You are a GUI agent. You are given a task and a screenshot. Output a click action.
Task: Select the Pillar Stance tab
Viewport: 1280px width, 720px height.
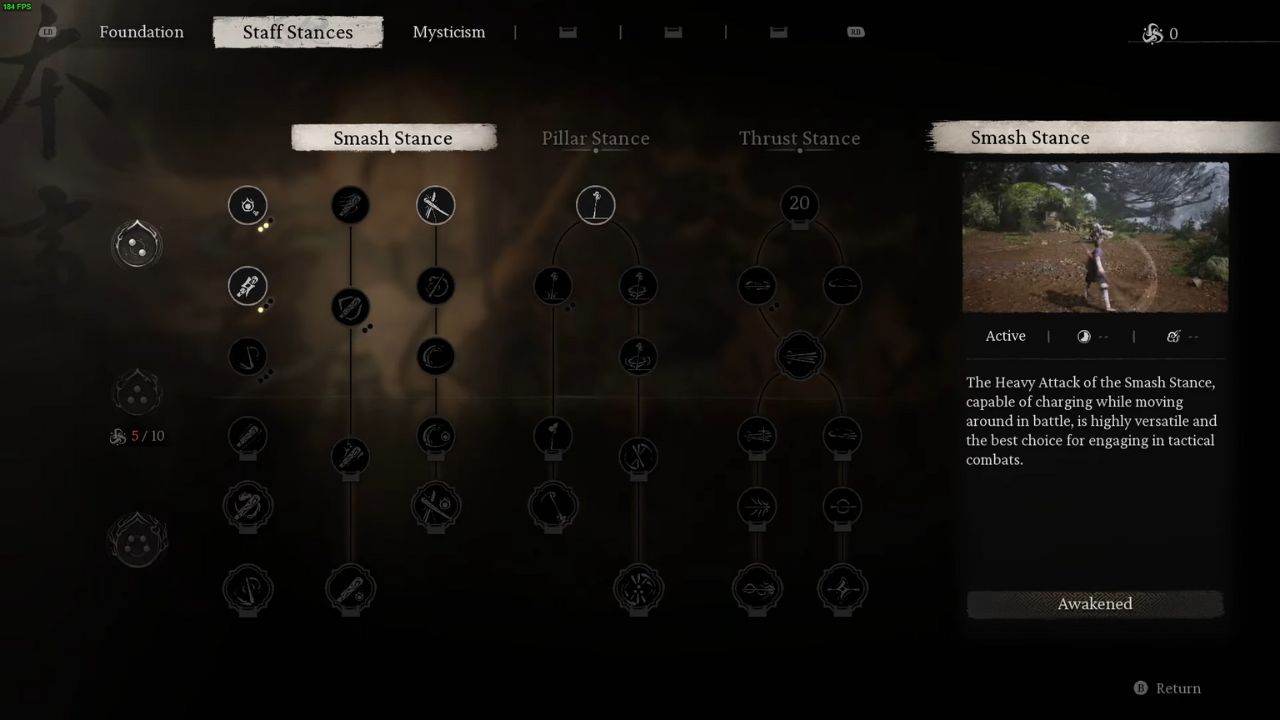[x=595, y=138]
